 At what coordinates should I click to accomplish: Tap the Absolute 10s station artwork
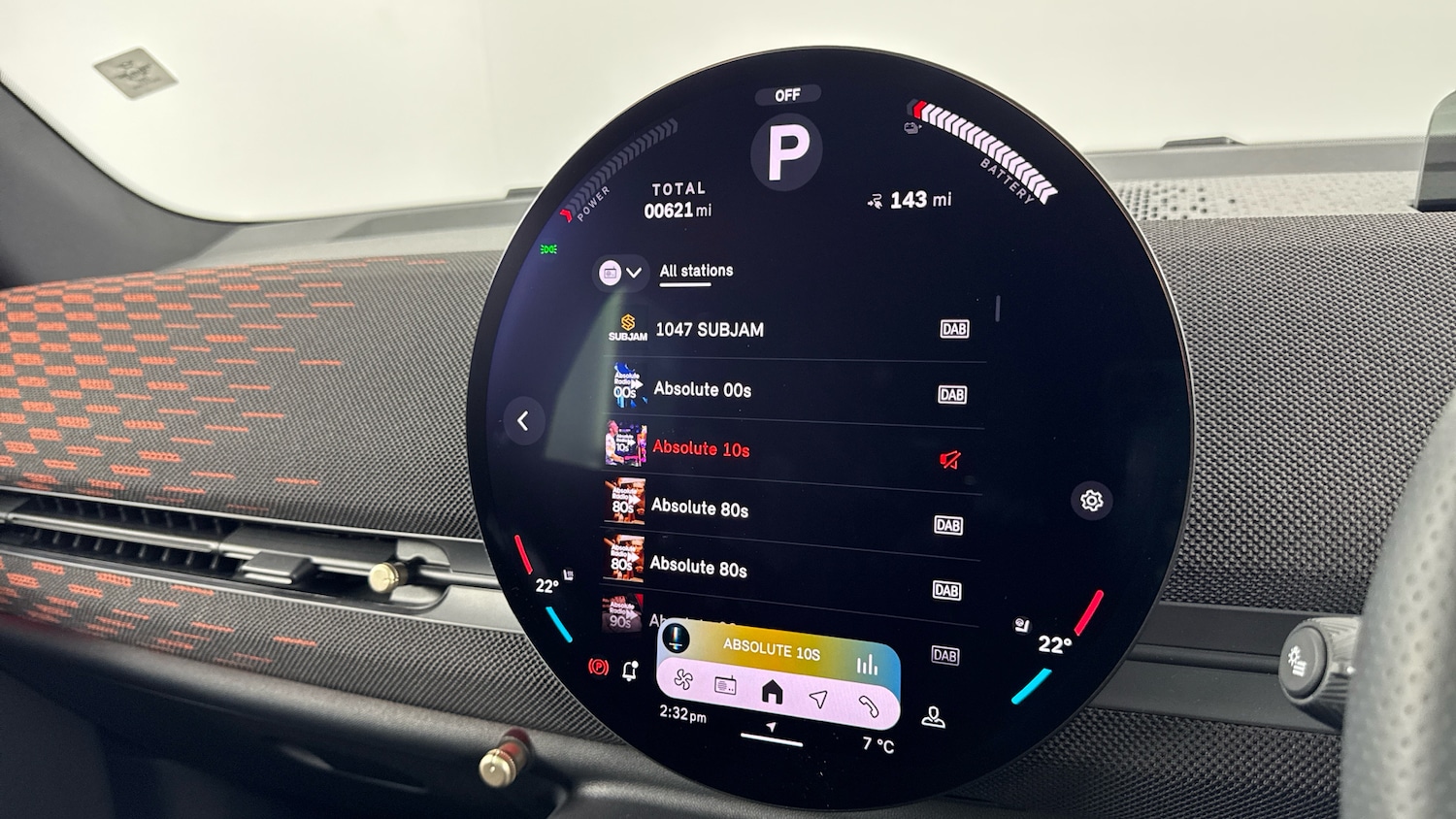tap(626, 443)
